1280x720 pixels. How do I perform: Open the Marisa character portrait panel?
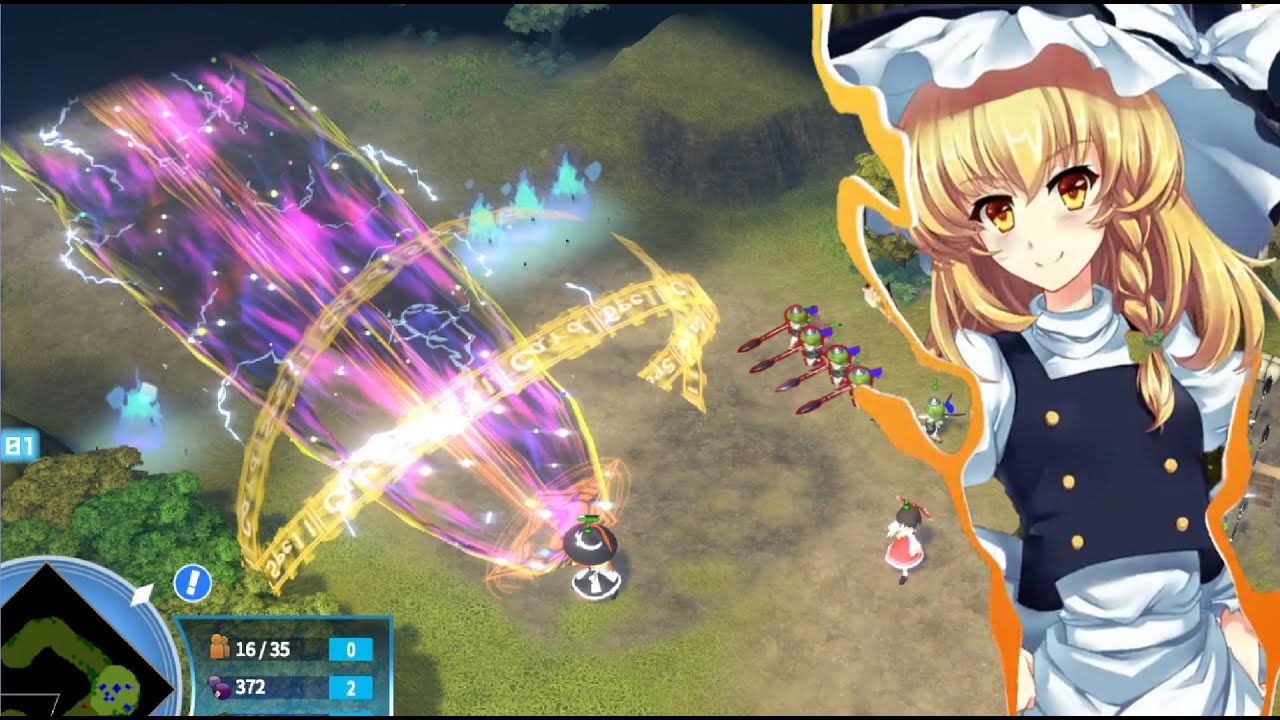tap(1060, 300)
